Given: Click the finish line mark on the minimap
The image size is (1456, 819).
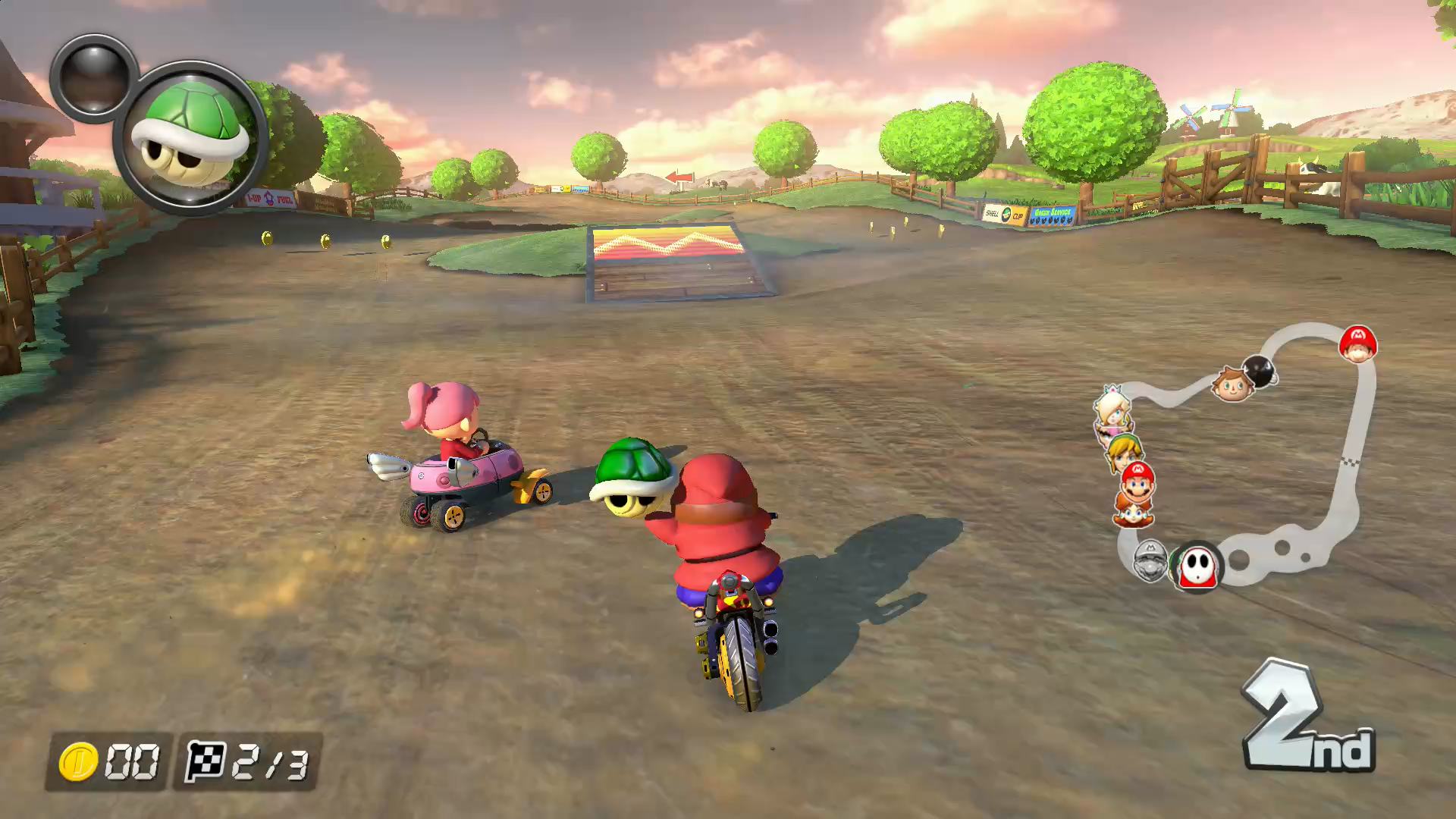Looking at the screenshot, I should click(1351, 460).
